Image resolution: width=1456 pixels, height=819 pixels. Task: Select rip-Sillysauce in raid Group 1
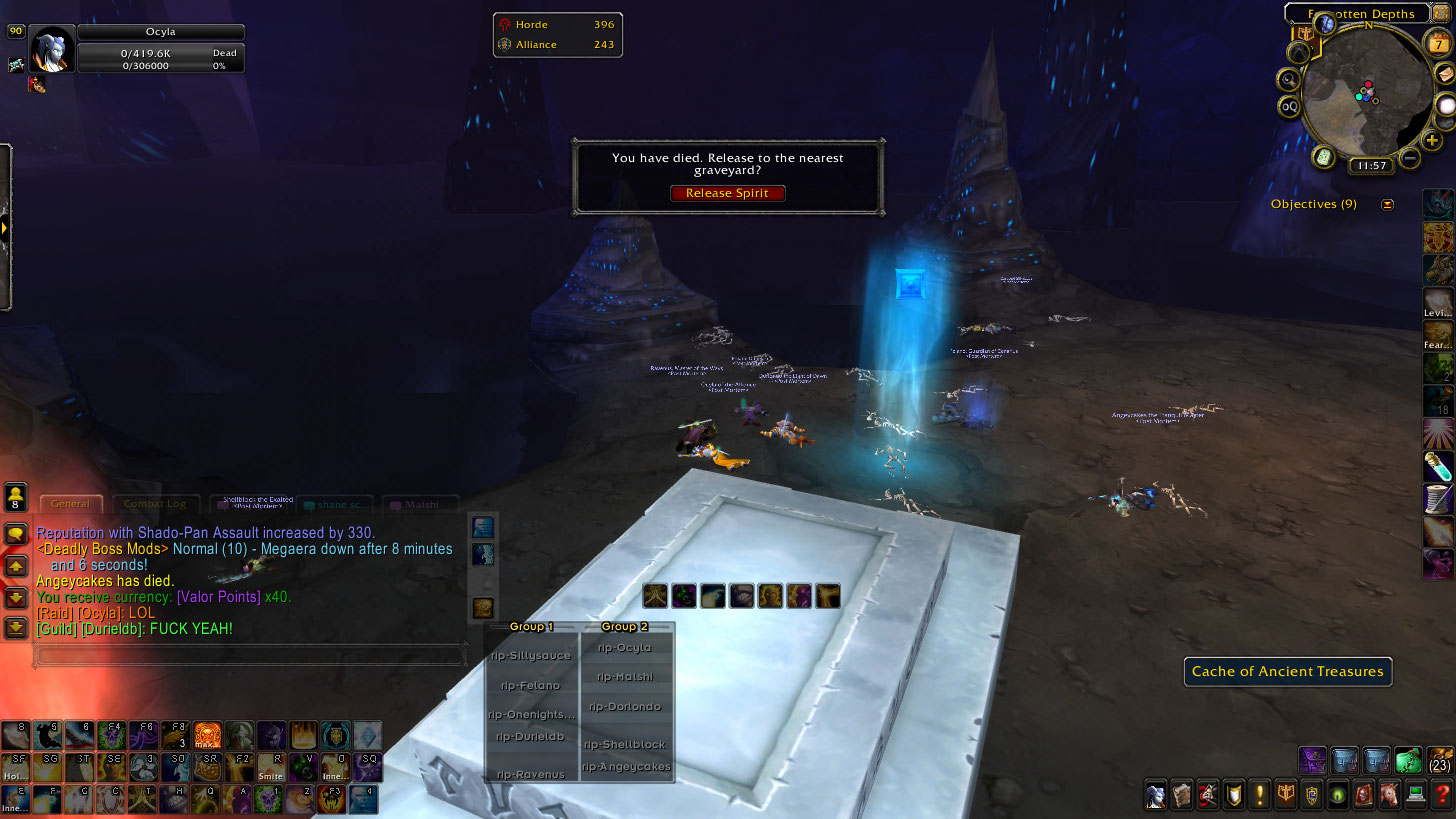(531, 656)
